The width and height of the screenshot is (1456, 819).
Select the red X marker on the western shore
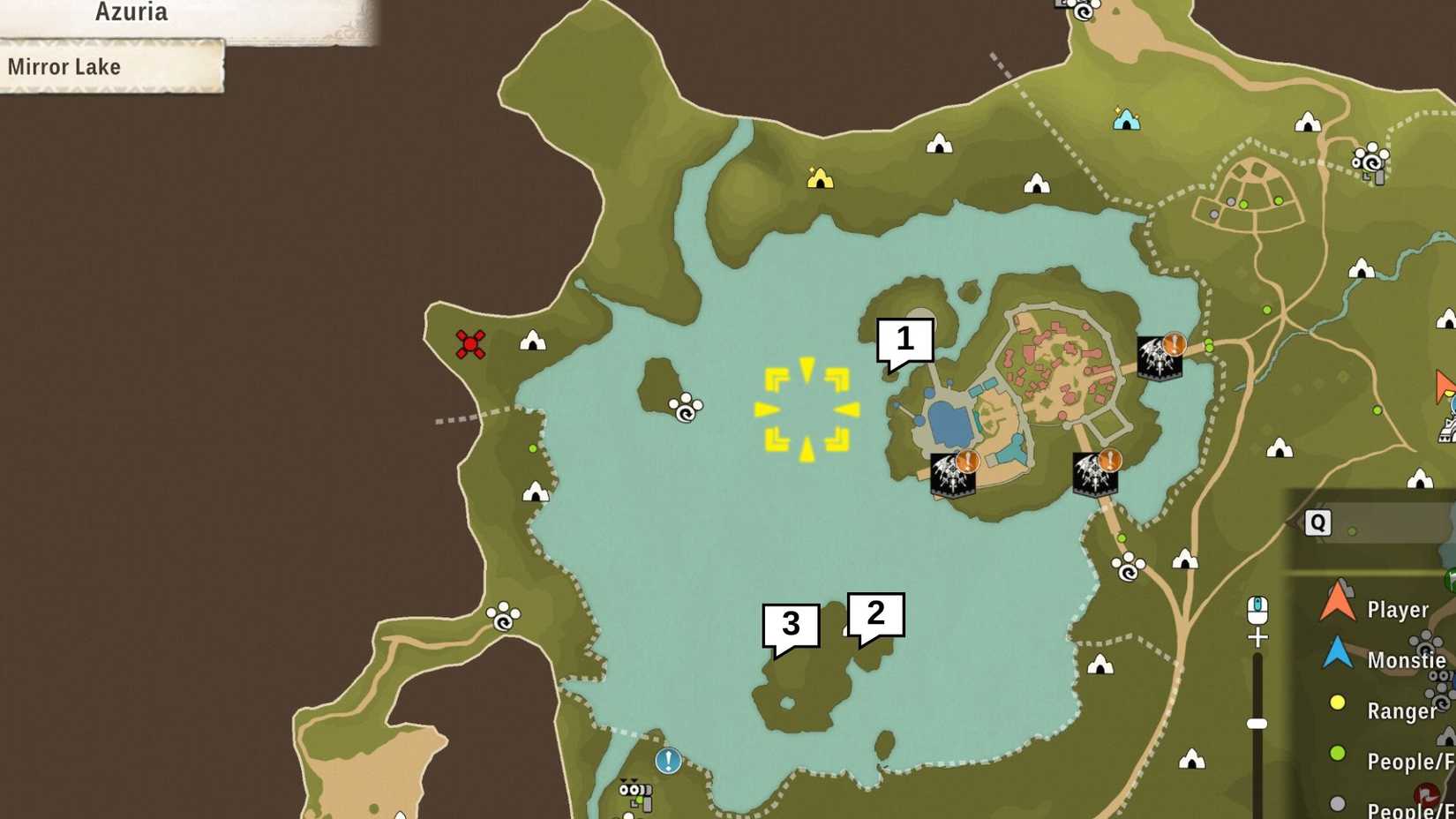pyautogui.click(x=471, y=345)
